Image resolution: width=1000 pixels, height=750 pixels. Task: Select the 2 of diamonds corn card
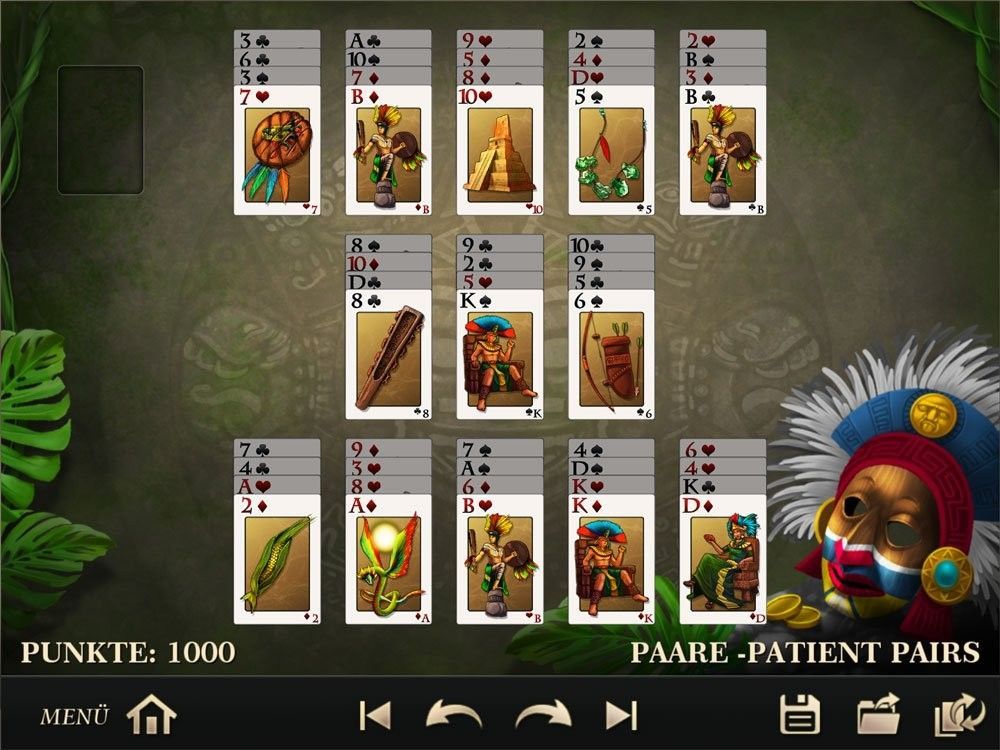pyautogui.click(x=277, y=560)
